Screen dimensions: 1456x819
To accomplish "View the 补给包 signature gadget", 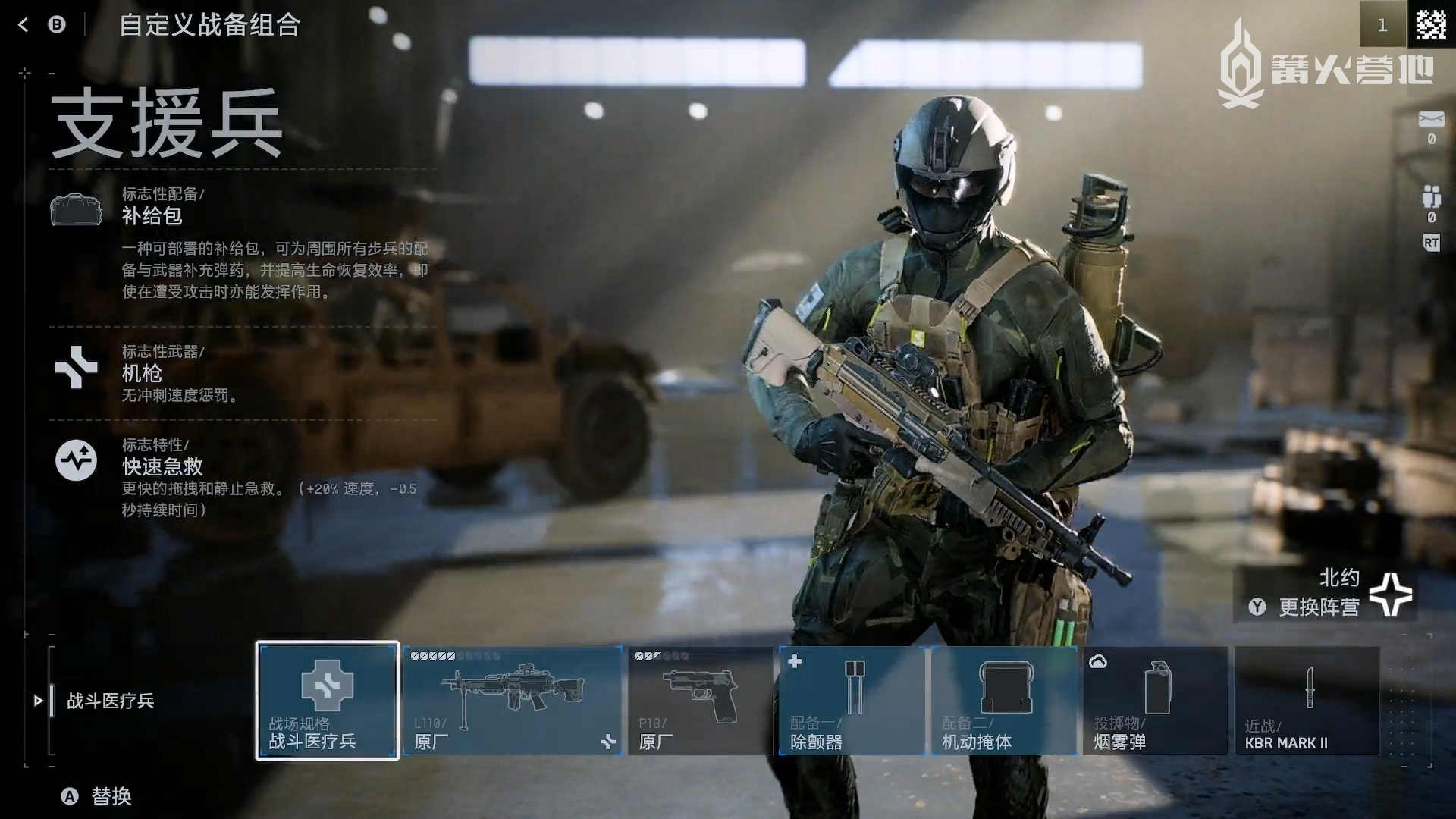I will [152, 215].
